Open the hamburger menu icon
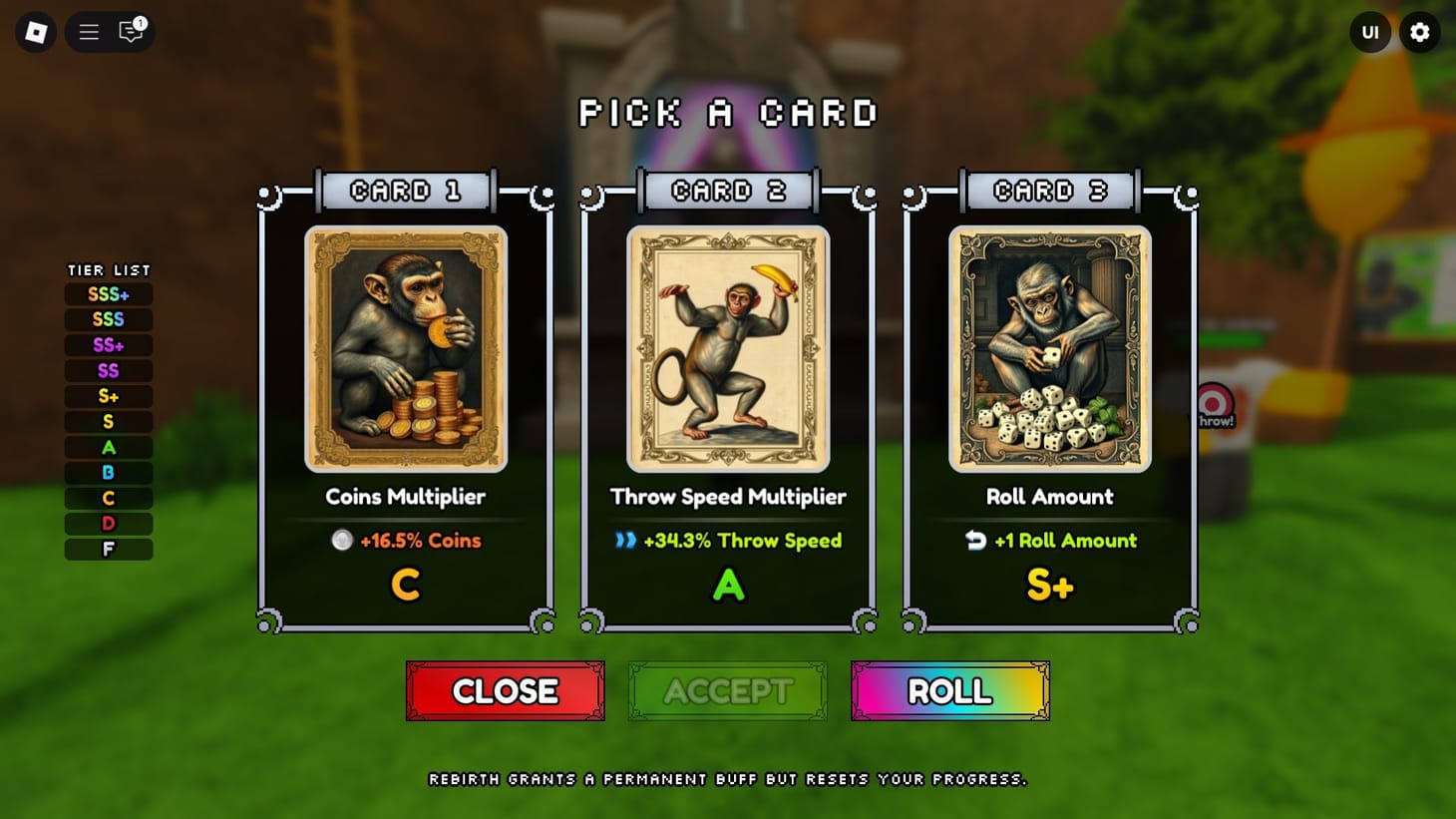The image size is (1456, 819). [x=88, y=31]
